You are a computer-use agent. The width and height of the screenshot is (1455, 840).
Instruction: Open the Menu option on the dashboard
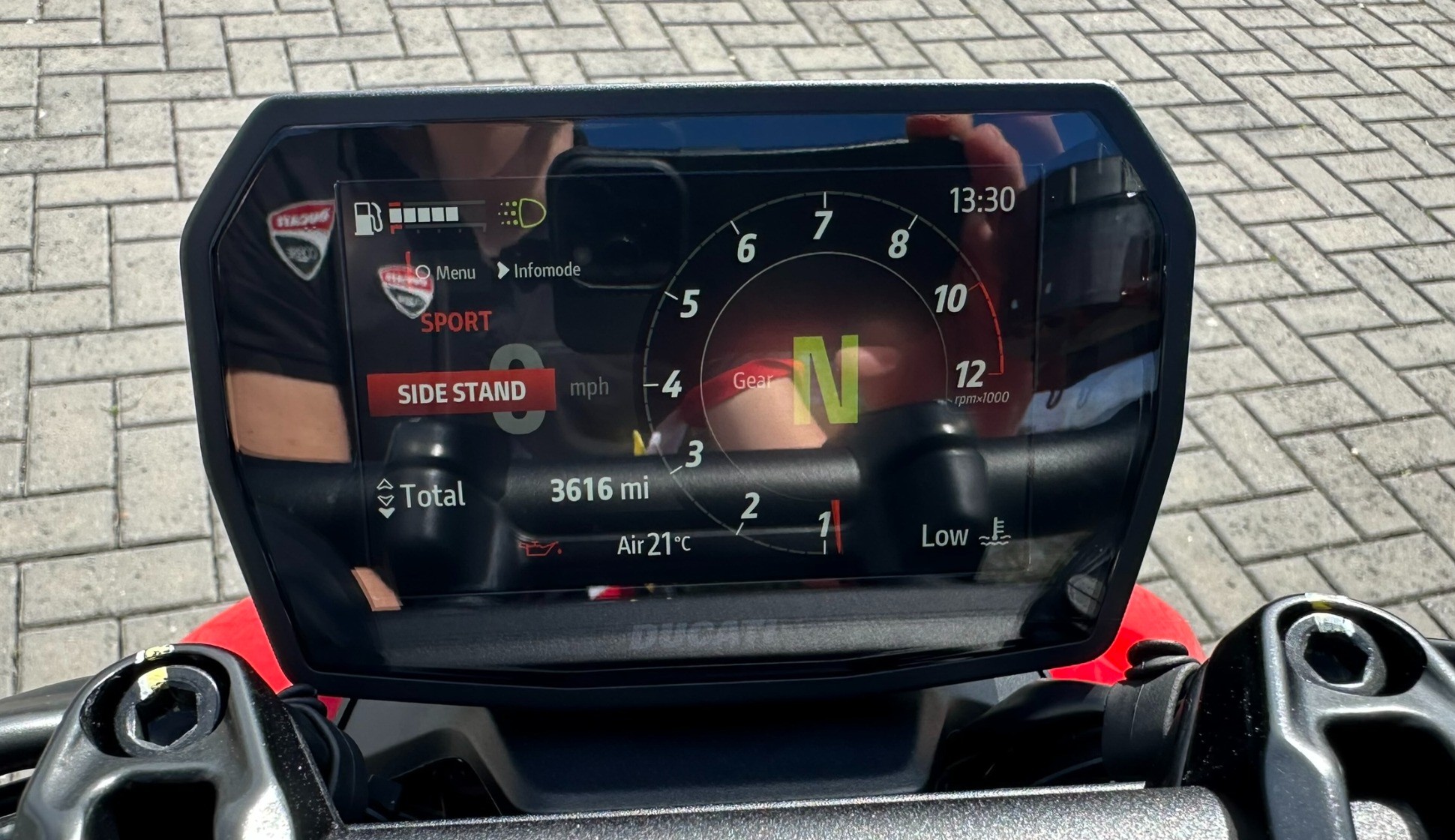[447, 272]
